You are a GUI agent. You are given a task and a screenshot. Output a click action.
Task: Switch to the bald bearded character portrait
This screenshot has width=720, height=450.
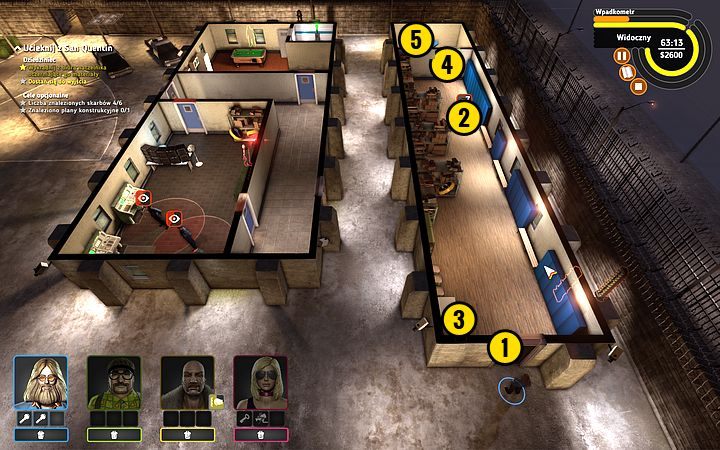(x=187, y=382)
